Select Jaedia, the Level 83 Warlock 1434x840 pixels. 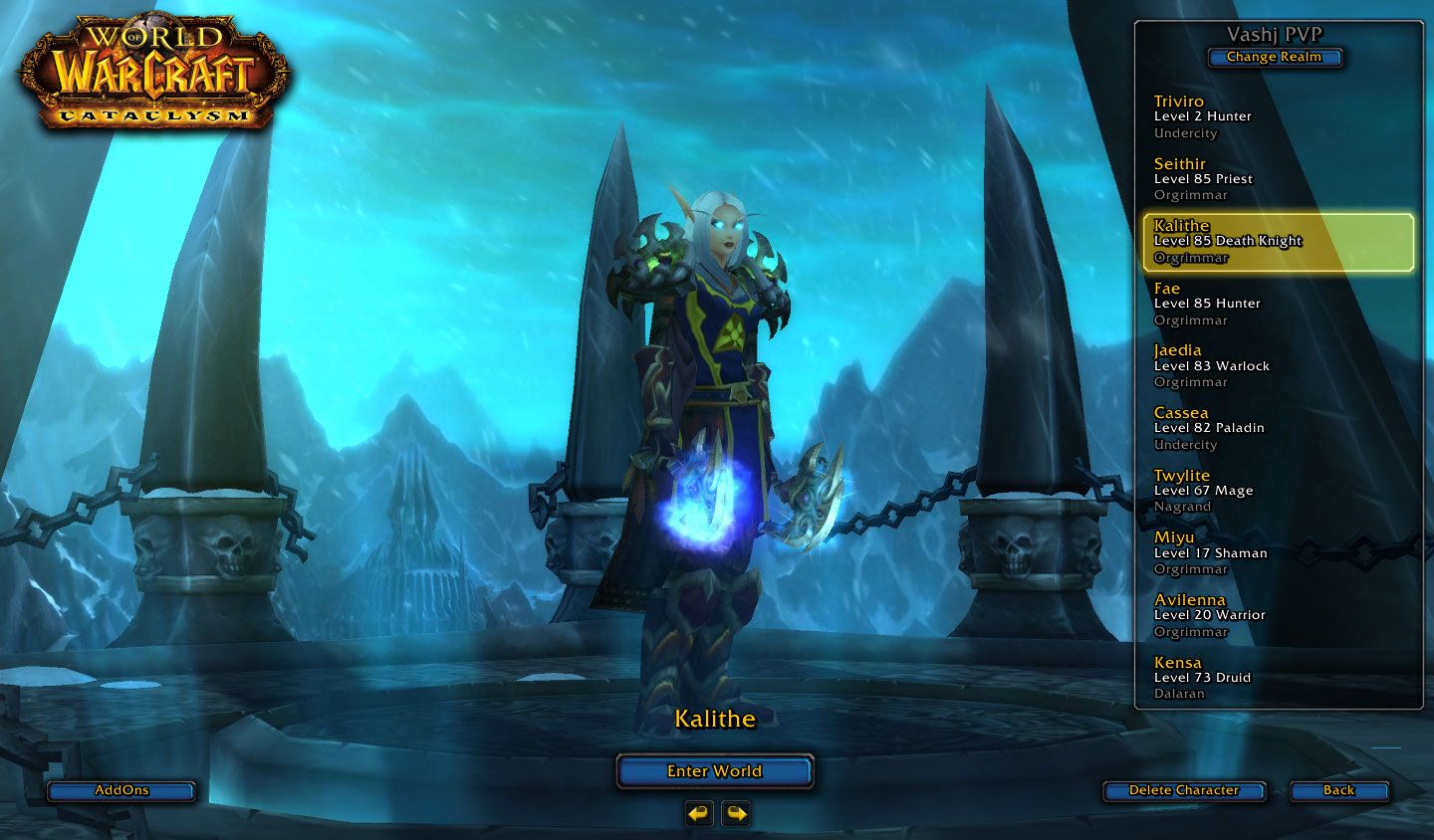1278,366
